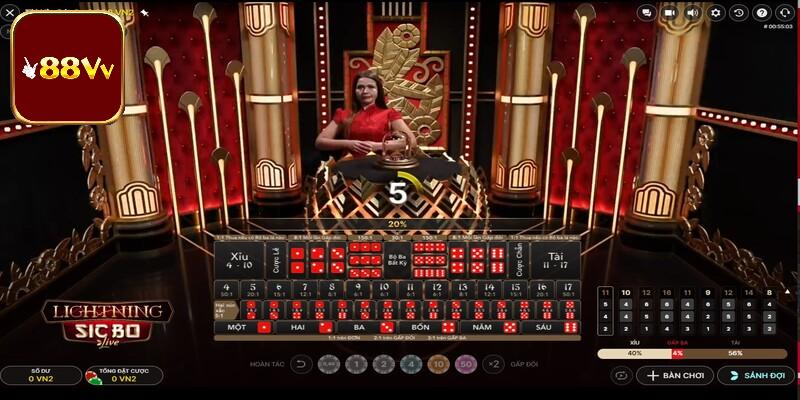This screenshot has width=800, height=400.
Task: Select the 10 value betting chip
Action: click(438, 365)
